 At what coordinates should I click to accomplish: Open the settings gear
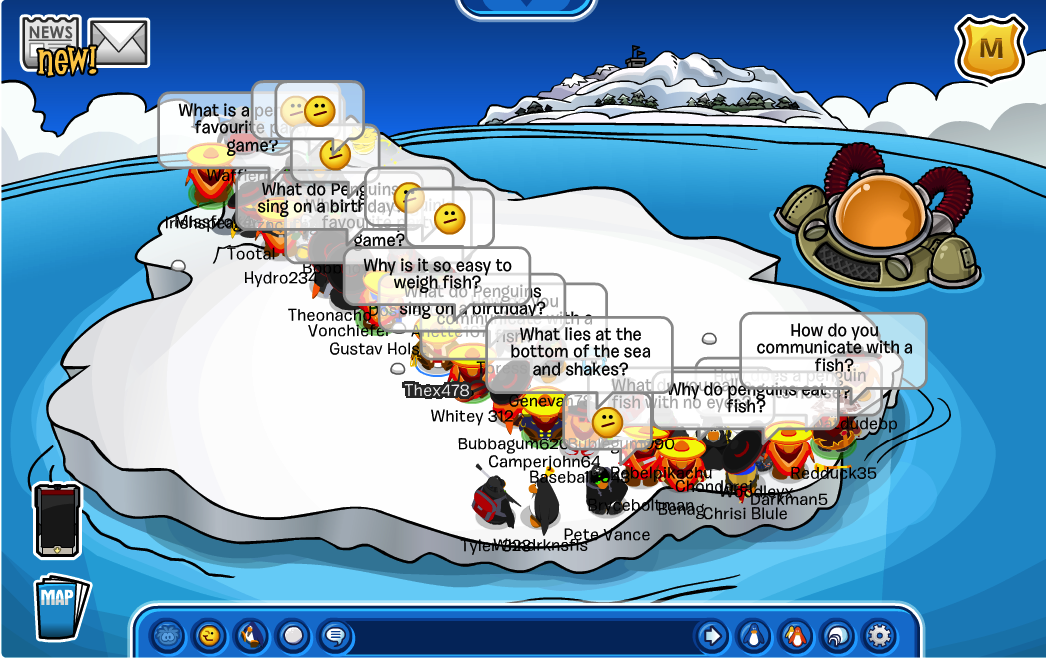(x=879, y=635)
